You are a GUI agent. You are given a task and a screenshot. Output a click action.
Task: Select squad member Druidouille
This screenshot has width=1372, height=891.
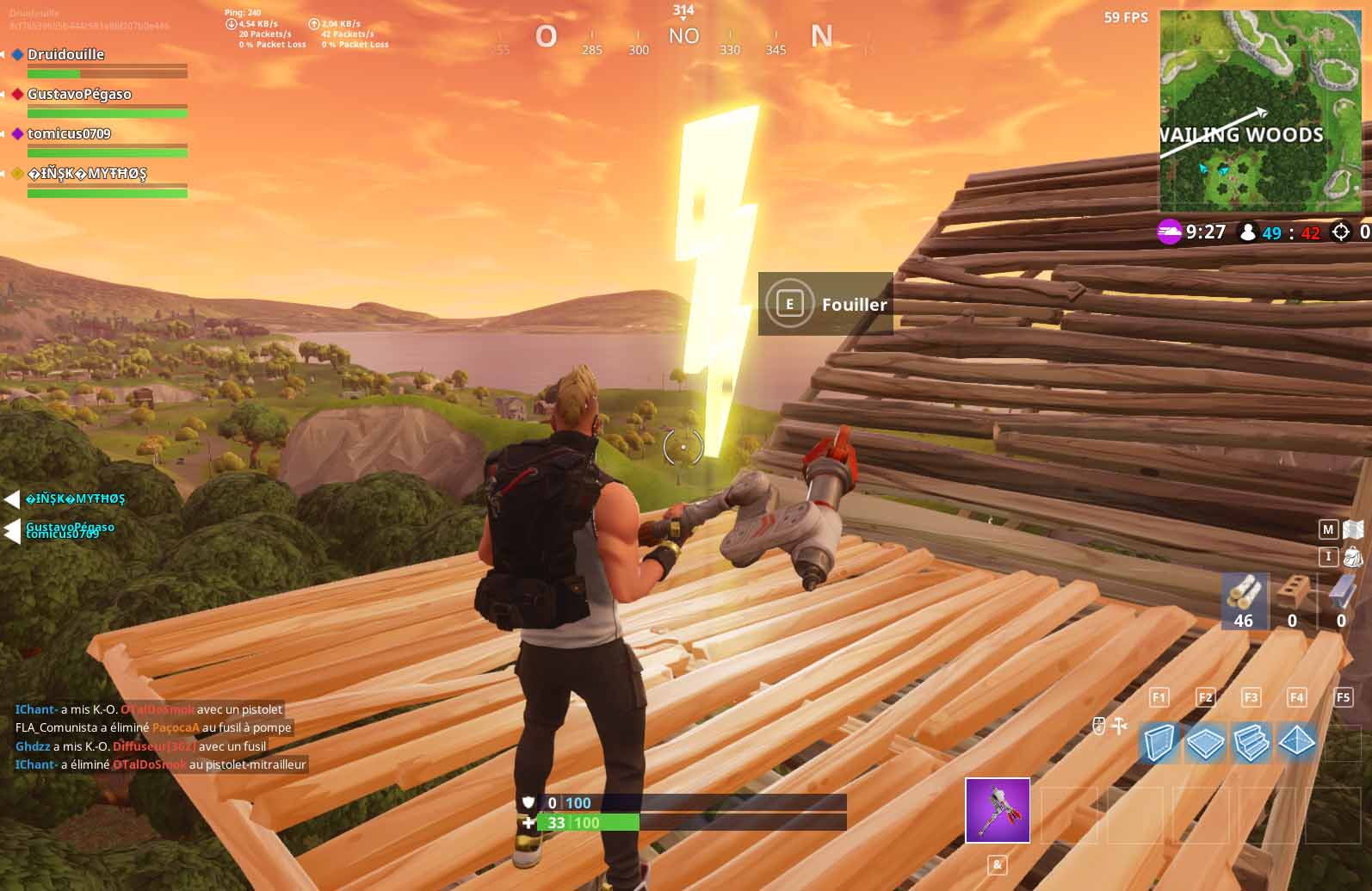[x=65, y=54]
